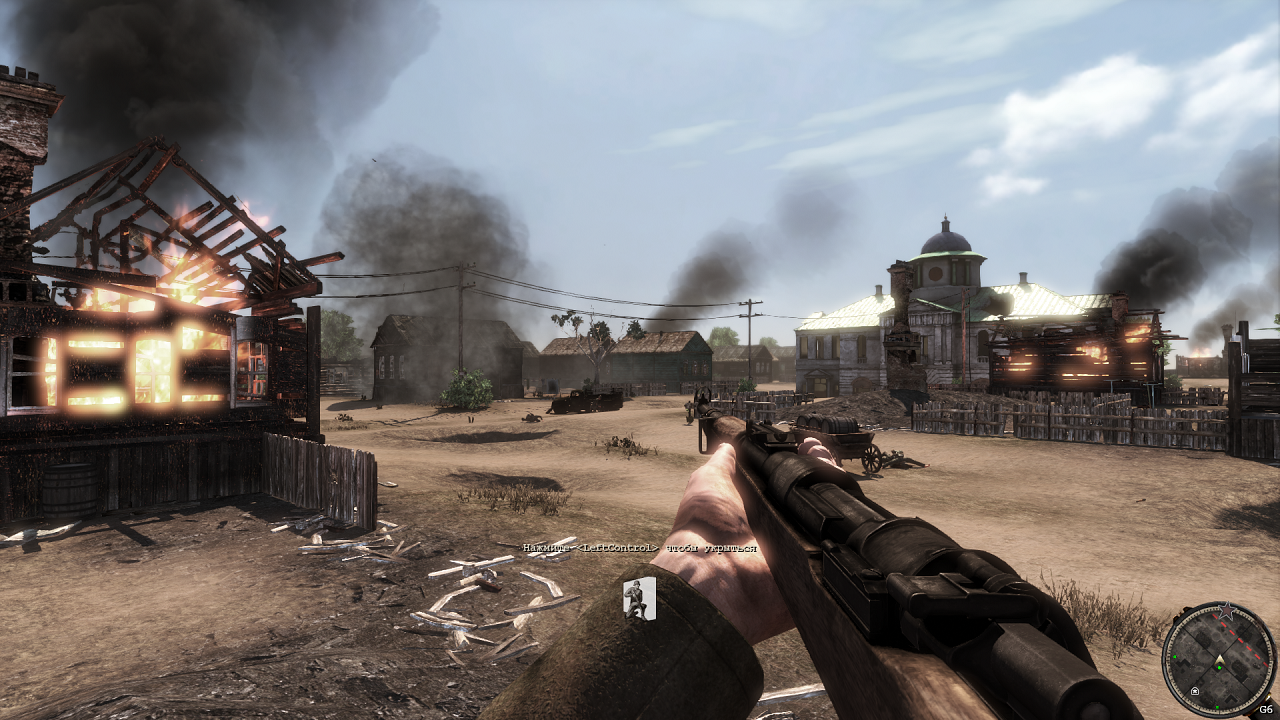Select the green teammate dot left of the arrow

(1175, 656)
